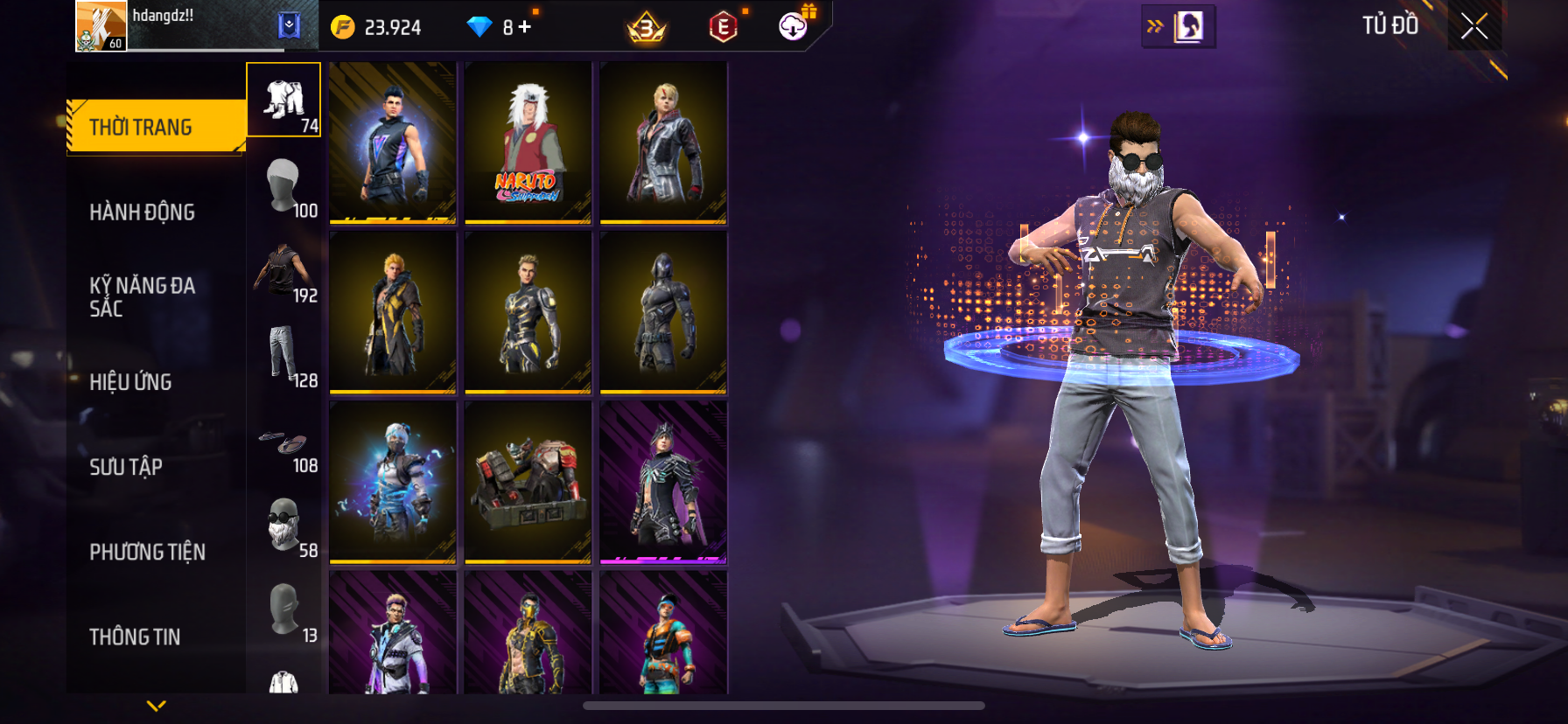Pick the black full-body armor outfit
Screen dimensions: 1568x724
click(x=663, y=312)
